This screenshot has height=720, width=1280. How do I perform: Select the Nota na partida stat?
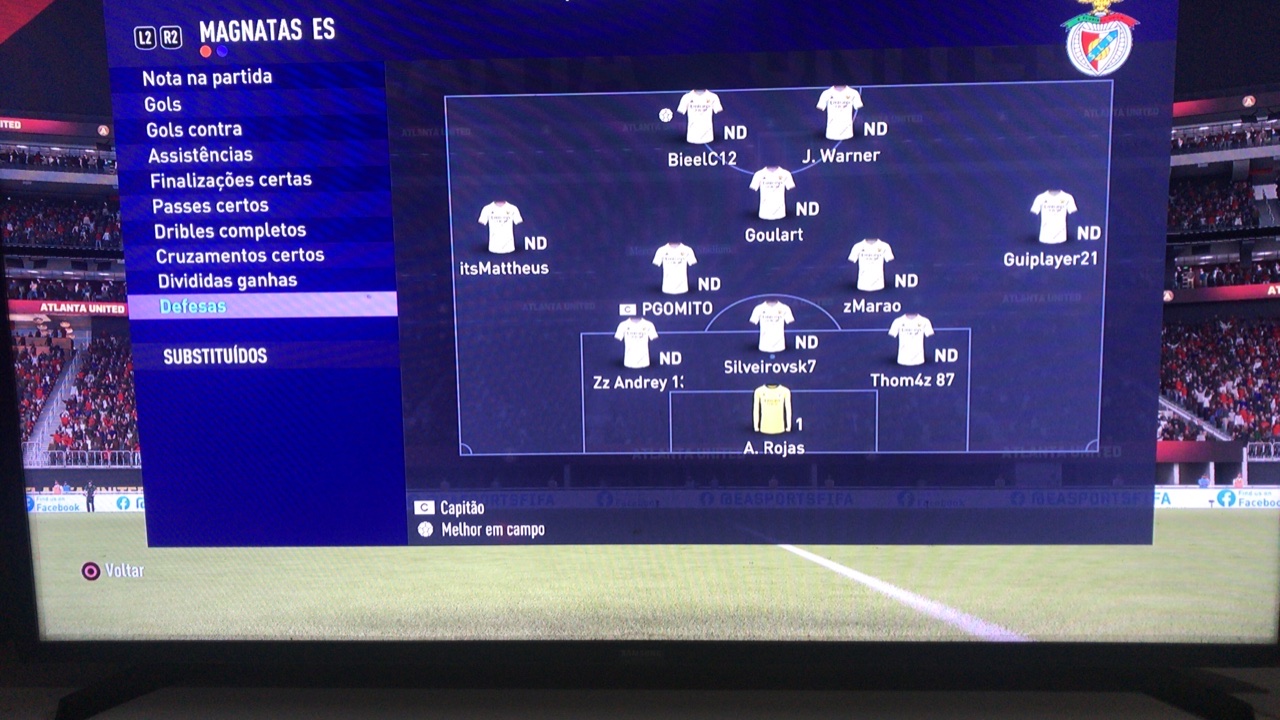point(207,78)
